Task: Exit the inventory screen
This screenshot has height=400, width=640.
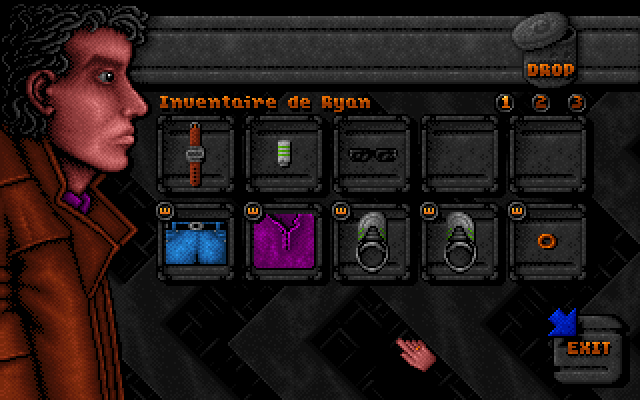Action: [586, 347]
